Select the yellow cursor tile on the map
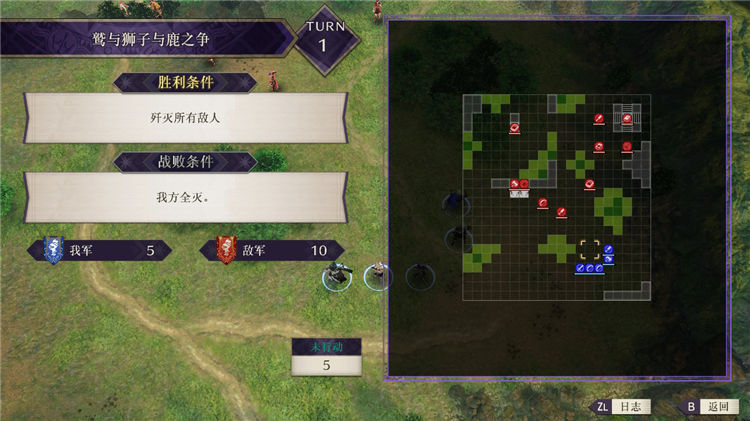750x421 pixels. pos(590,248)
